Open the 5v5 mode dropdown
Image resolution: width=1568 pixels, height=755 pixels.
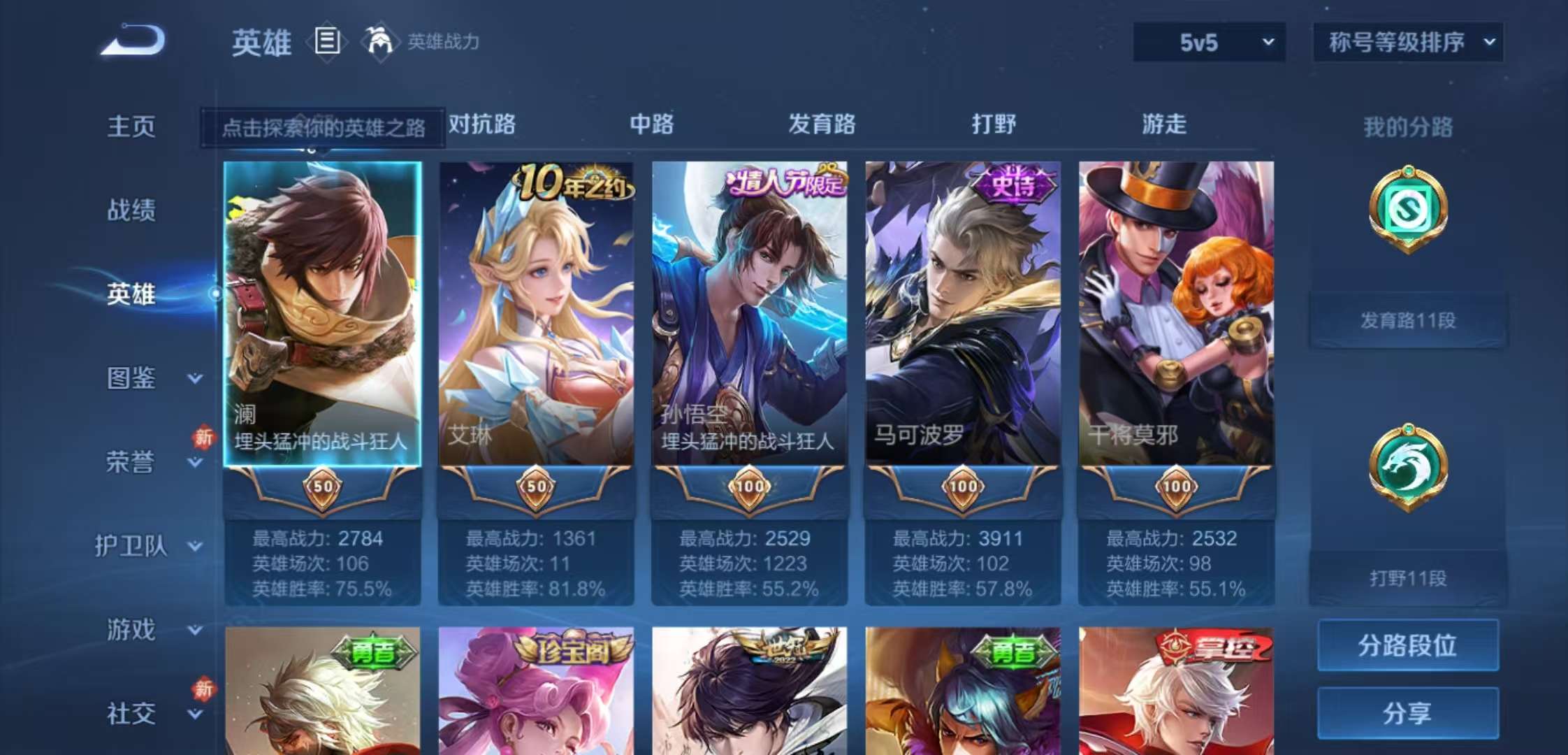point(1208,42)
